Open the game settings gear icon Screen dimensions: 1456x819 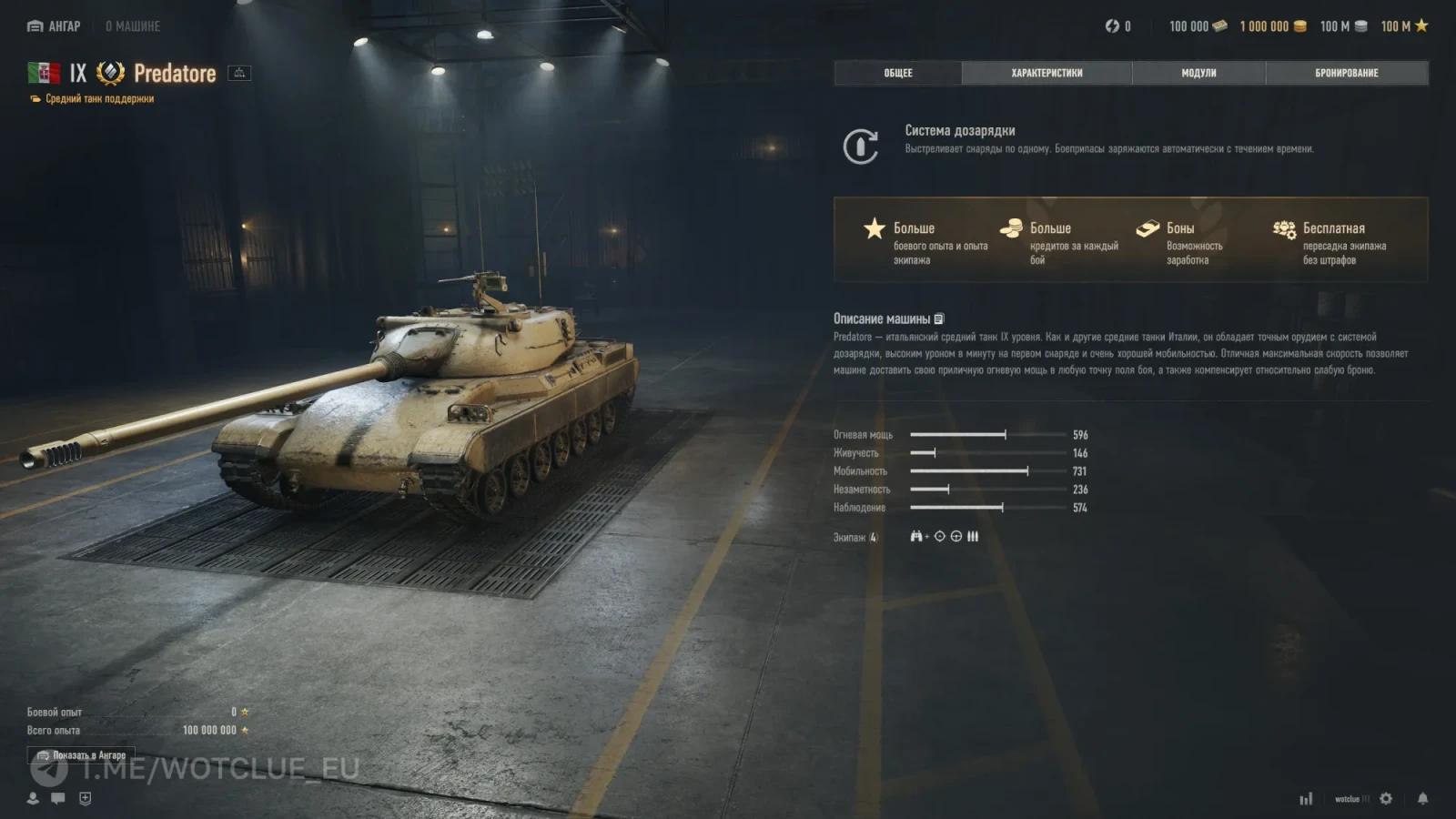pyautogui.click(x=1386, y=798)
